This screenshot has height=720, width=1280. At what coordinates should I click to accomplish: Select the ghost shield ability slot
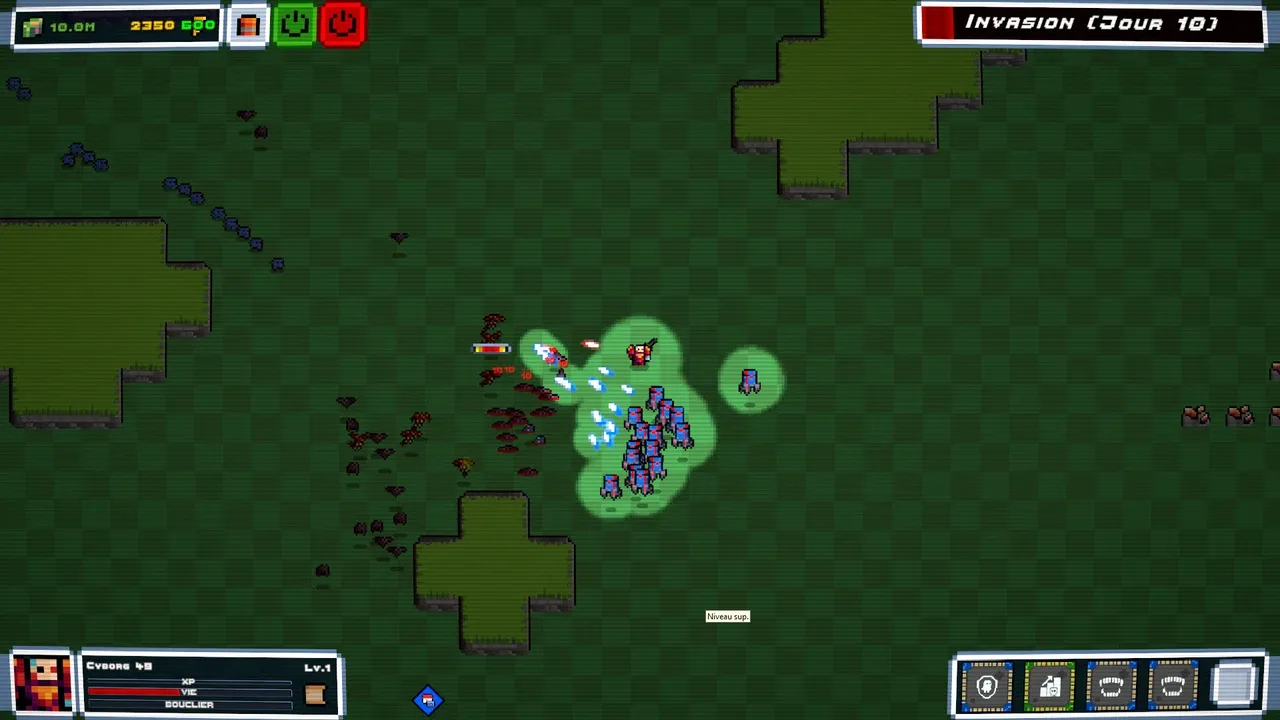987,686
